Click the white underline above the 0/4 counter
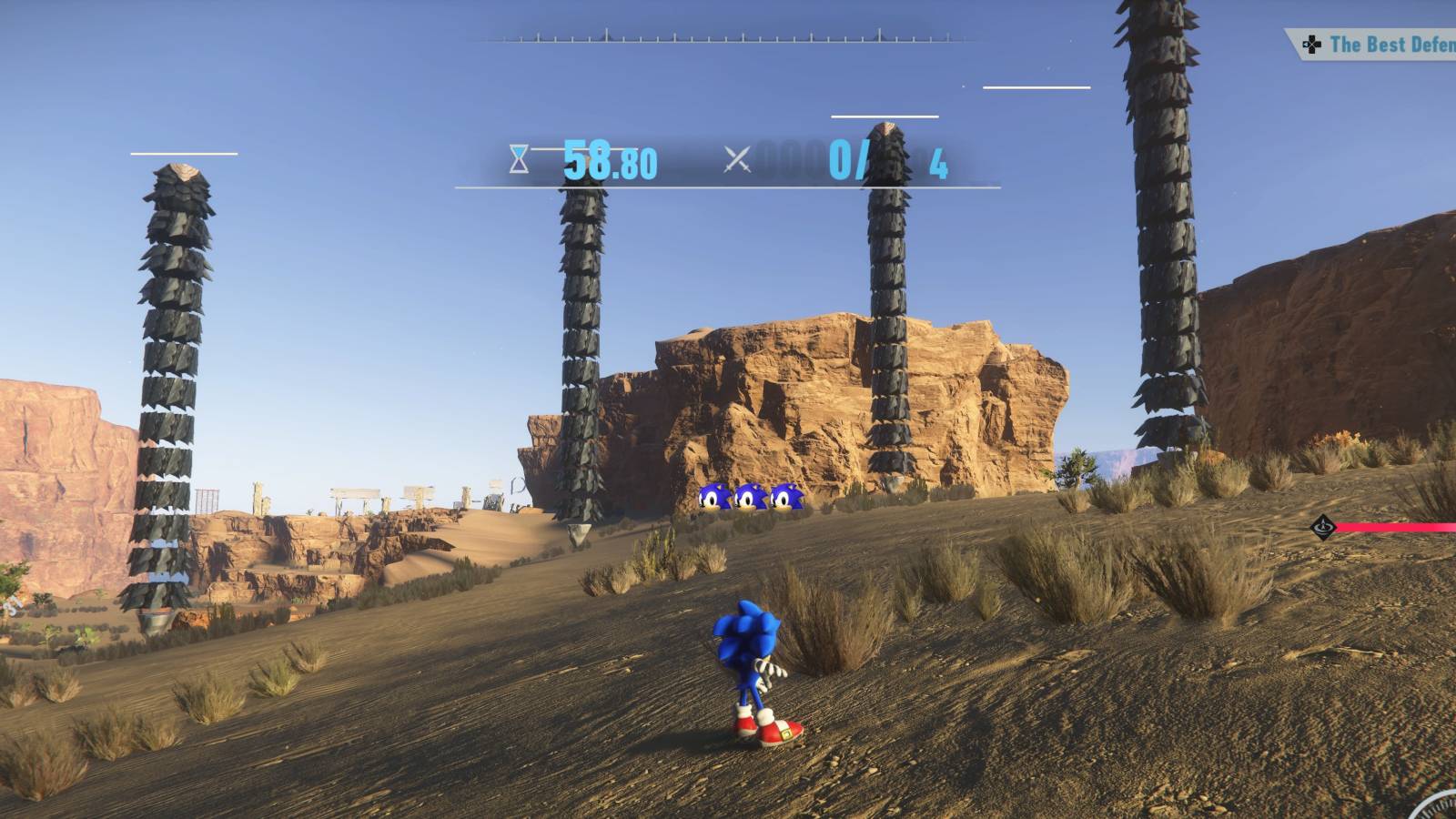Screen dimensions: 1456x819 tap(885, 116)
